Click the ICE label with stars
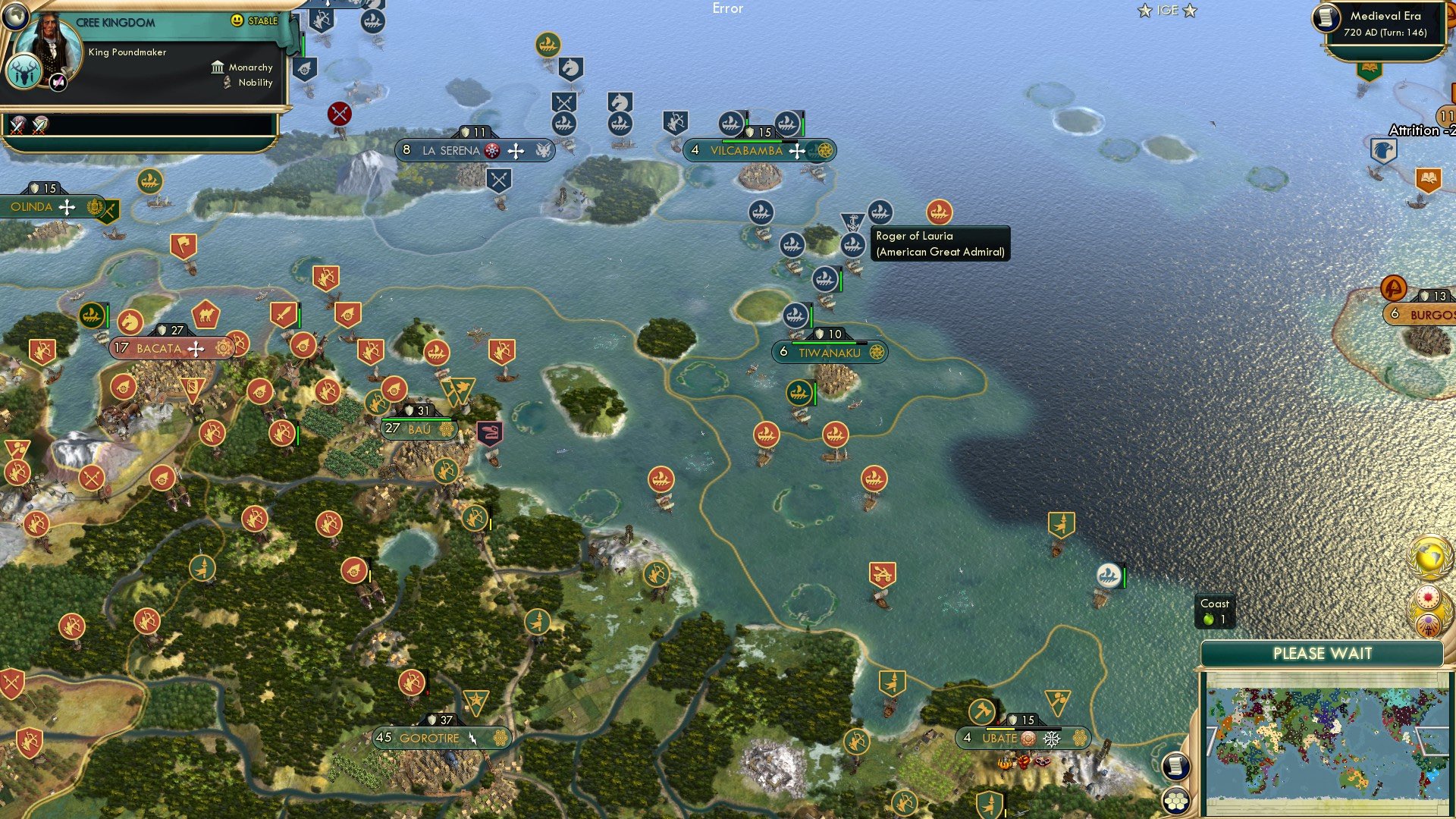 point(1167,11)
